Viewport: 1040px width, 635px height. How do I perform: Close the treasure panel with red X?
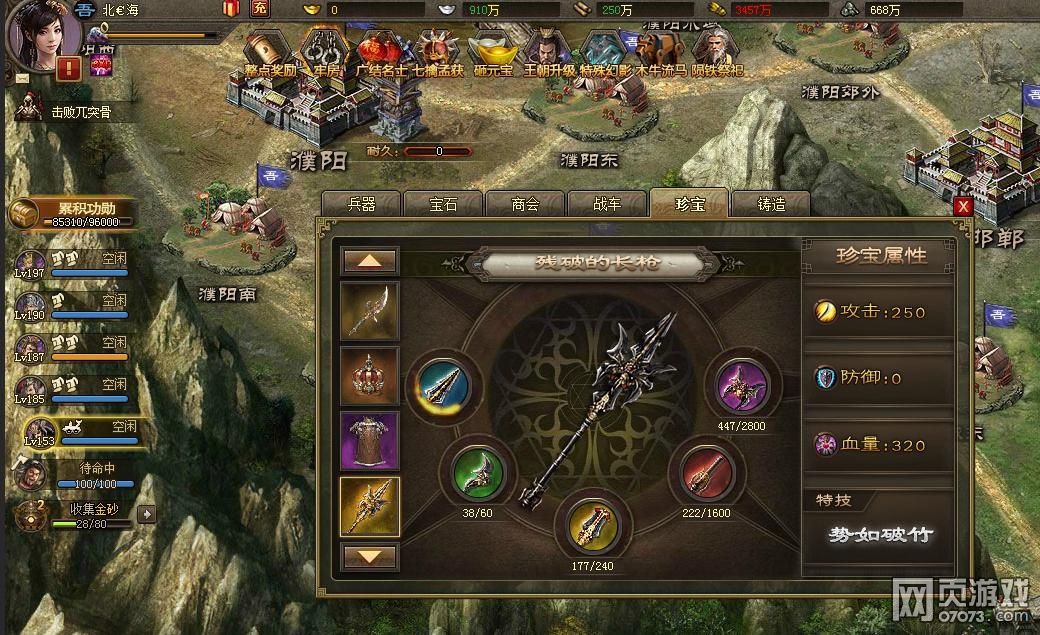pyautogui.click(x=963, y=206)
